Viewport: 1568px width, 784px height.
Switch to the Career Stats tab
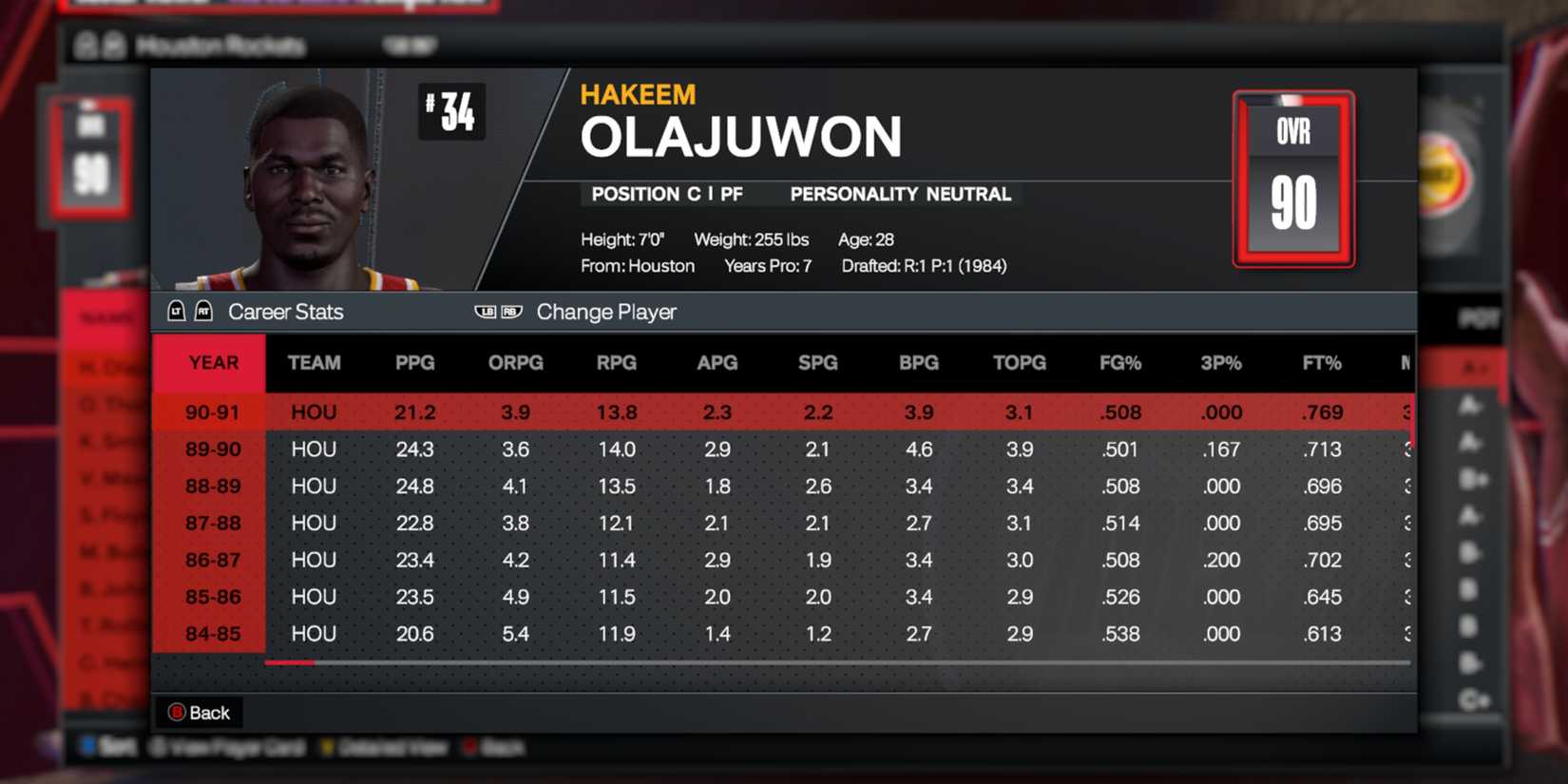[285, 312]
